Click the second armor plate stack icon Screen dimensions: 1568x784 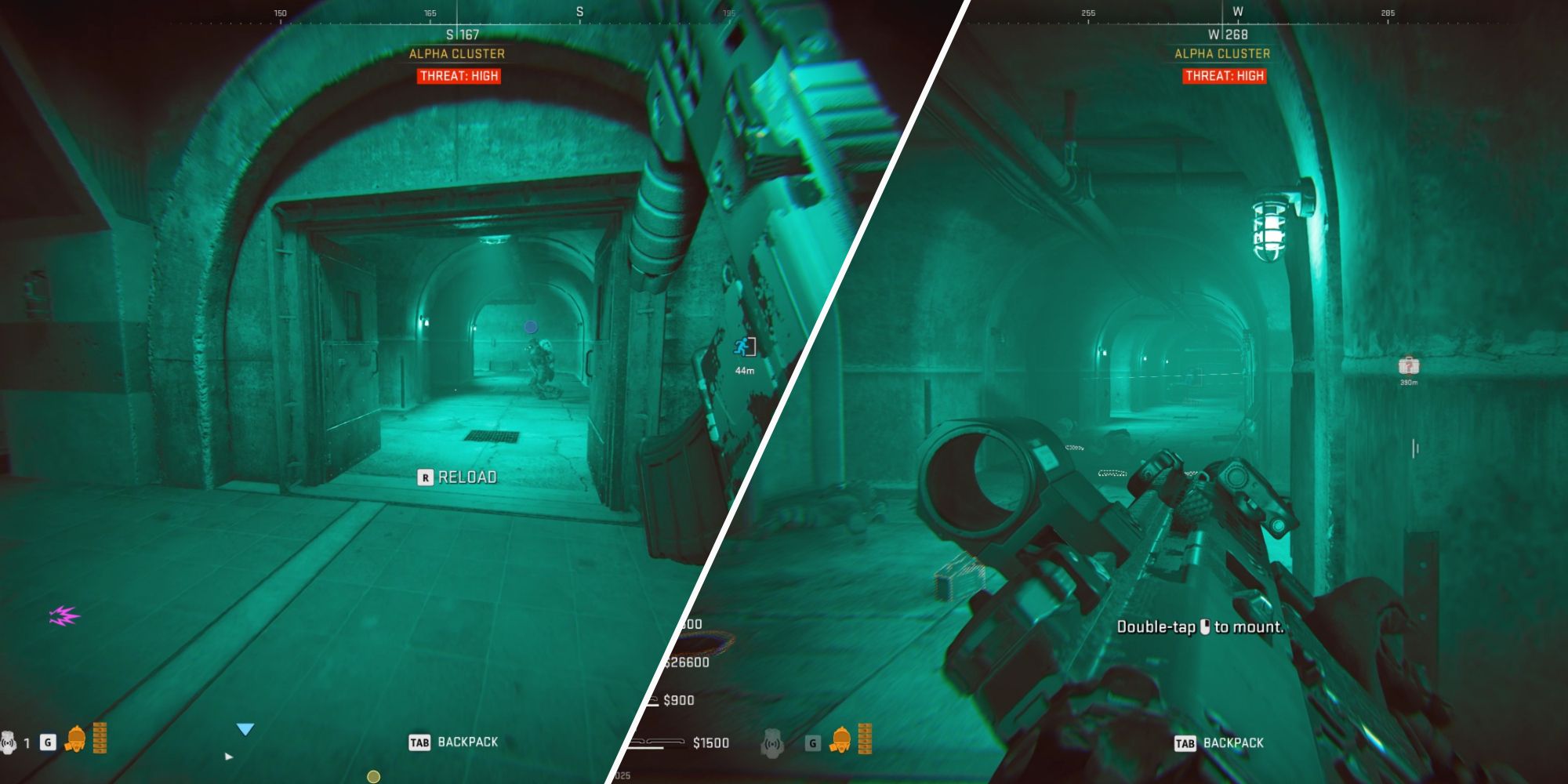(x=866, y=739)
